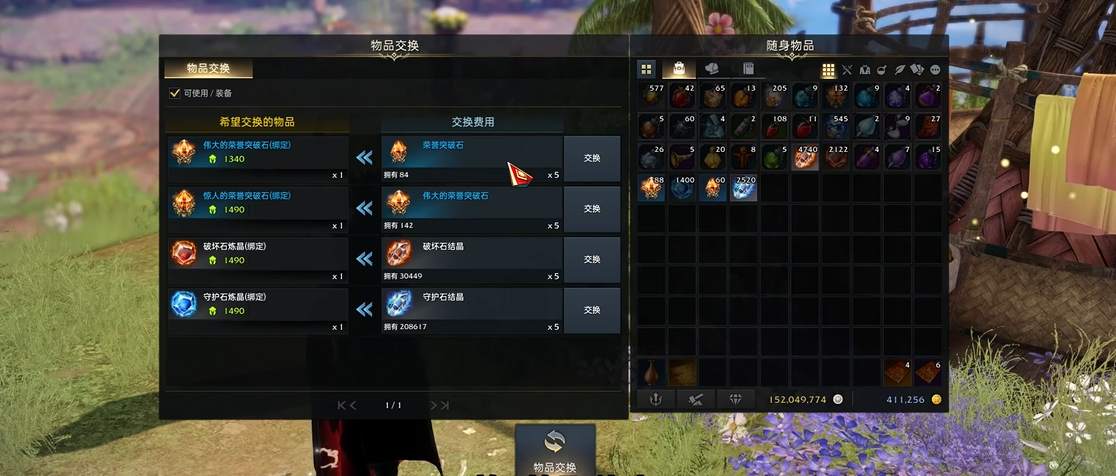Trade for 破坏石炼晶 with its 交换 button
The width and height of the screenshot is (1116, 476).
point(591,260)
